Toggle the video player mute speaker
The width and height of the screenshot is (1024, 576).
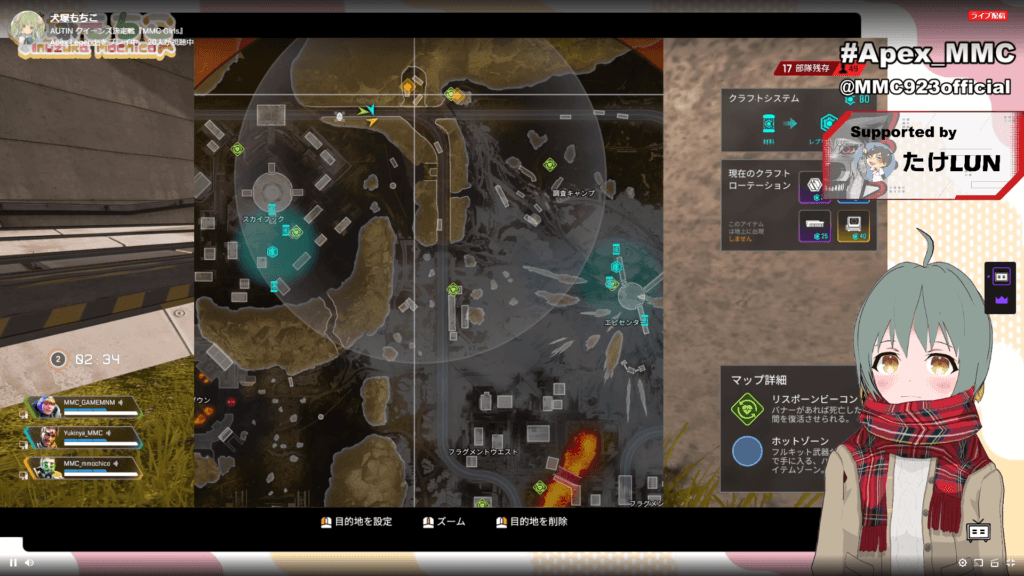click(29, 562)
